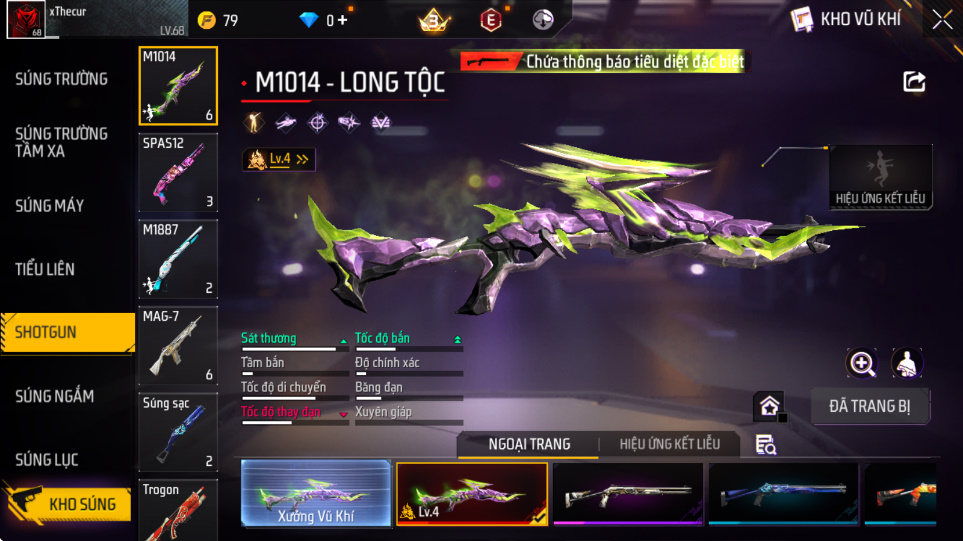
Task: Choose the MAG-7 shotgun entry
Action: [x=178, y=346]
